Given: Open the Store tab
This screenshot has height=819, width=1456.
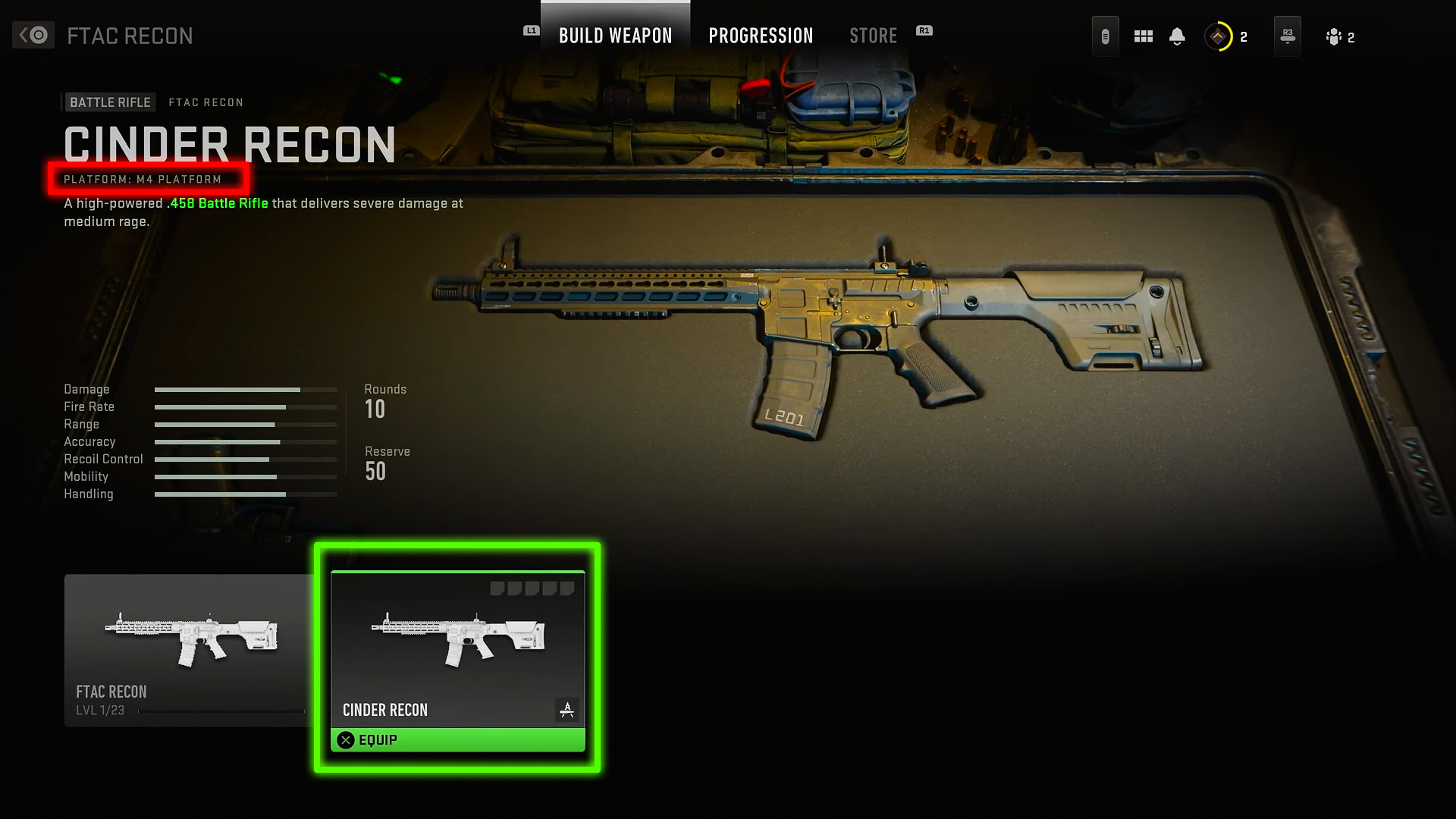Looking at the screenshot, I should (x=873, y=35).
